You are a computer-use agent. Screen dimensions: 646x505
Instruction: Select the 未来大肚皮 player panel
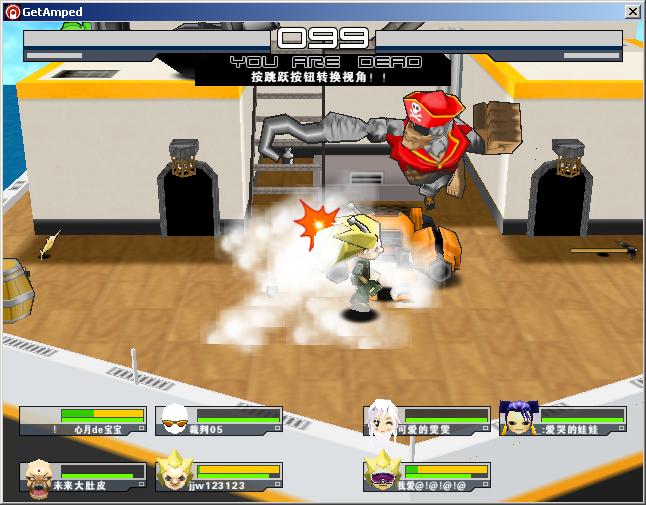(x=83, y=476)
